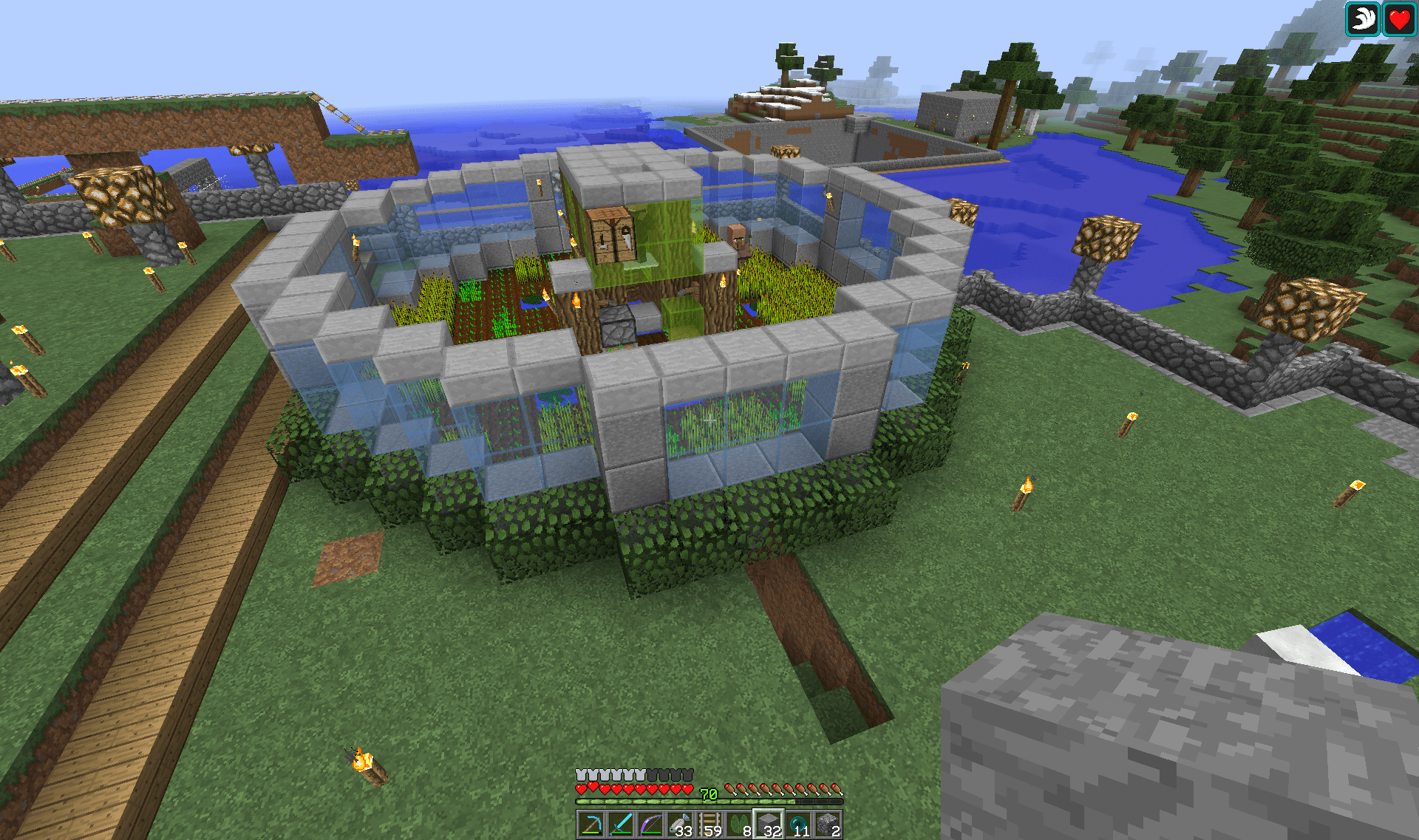Select the seeds with count 8
1419x840 pixels.
click(x=741, y=825)
